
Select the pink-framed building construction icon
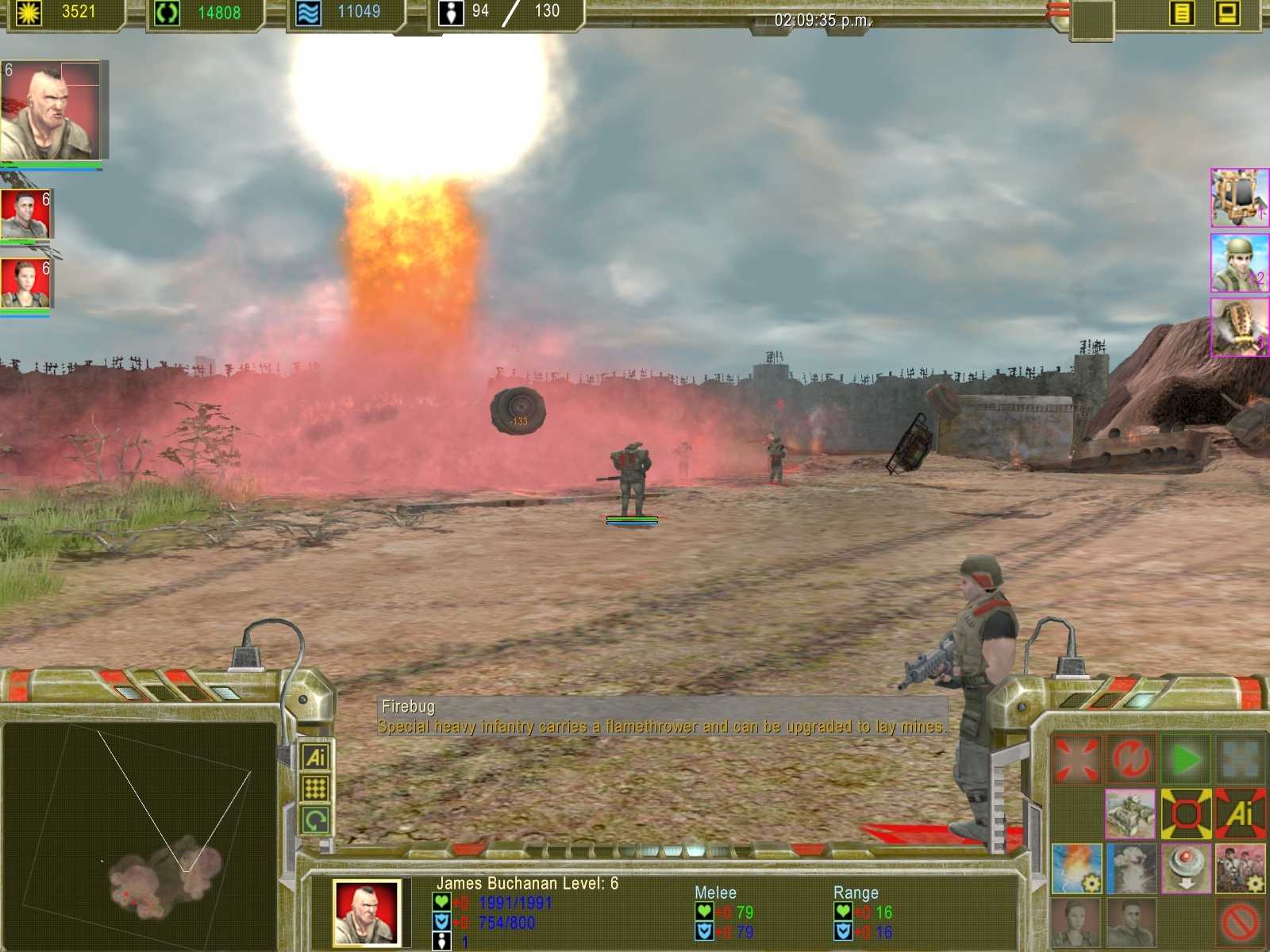tap(1131, 813)
